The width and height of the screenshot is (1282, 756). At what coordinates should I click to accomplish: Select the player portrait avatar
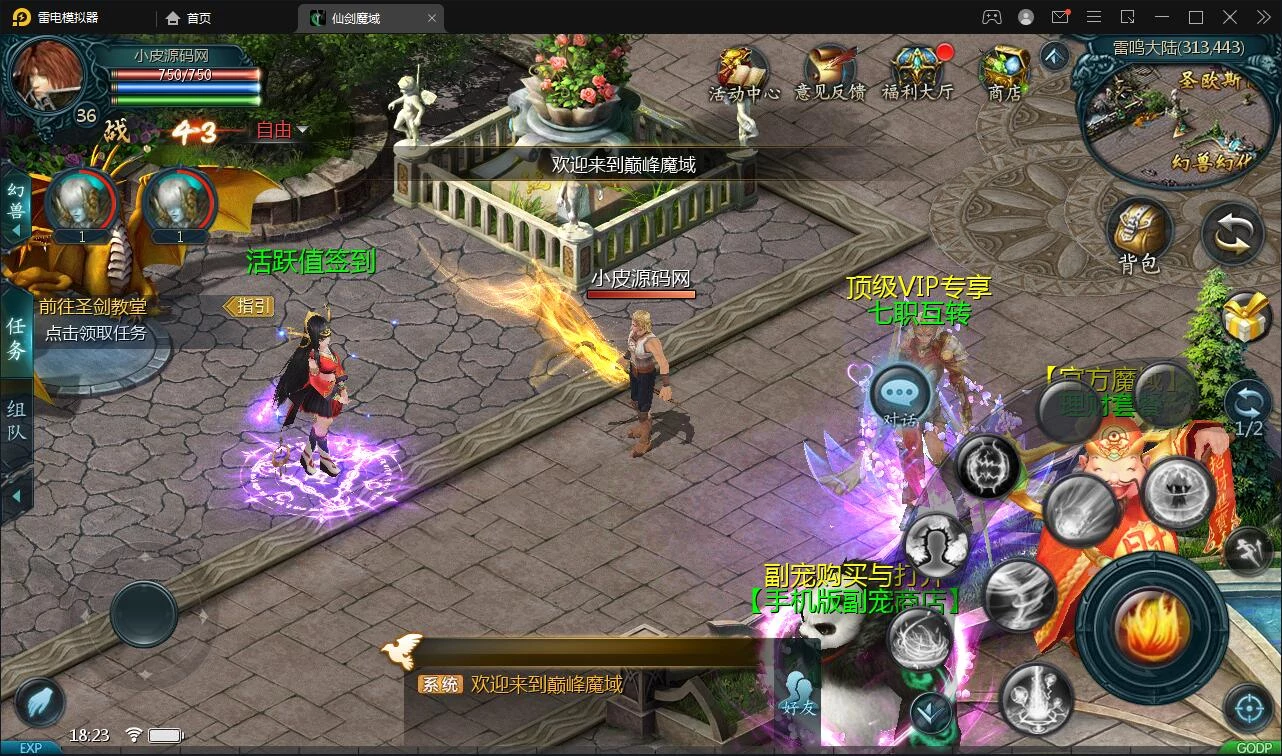pyautogui.click(x=46, y=77)
